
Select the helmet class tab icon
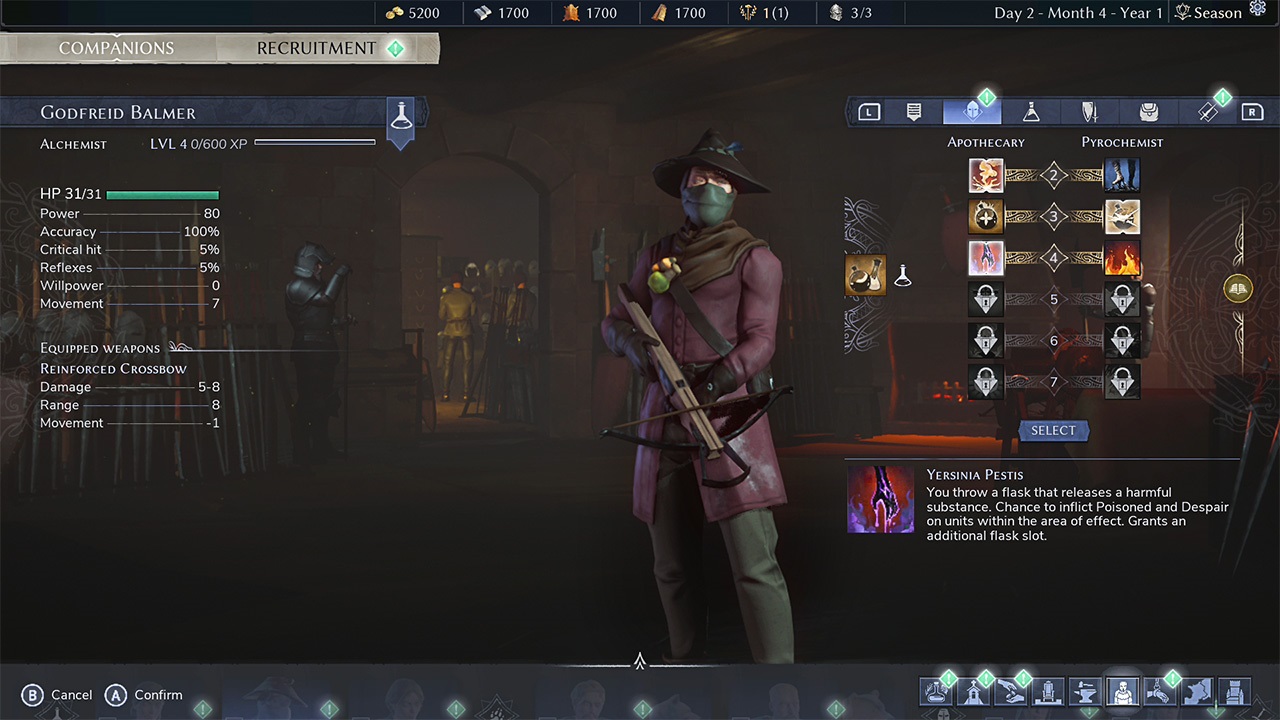pyautogui.click(x=972, y=111)
